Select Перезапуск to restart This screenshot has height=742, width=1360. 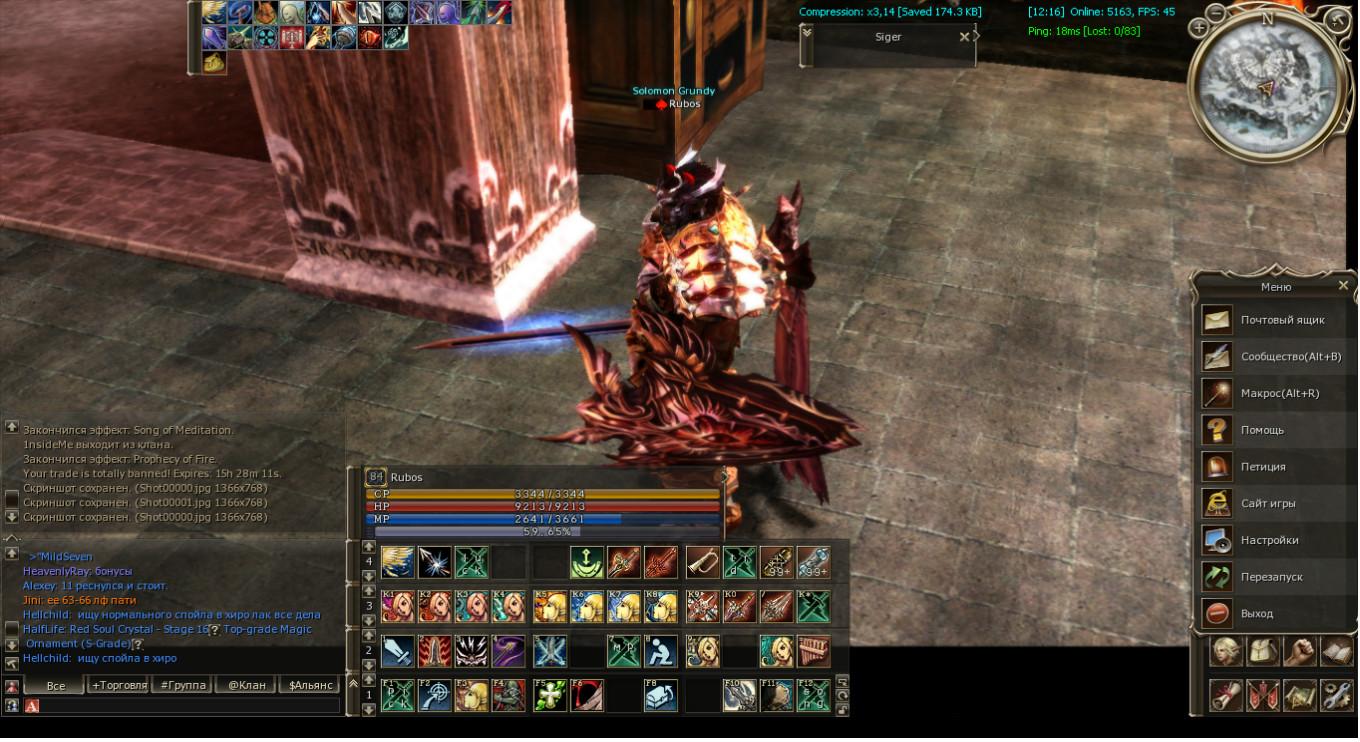tap(1272, 577)
